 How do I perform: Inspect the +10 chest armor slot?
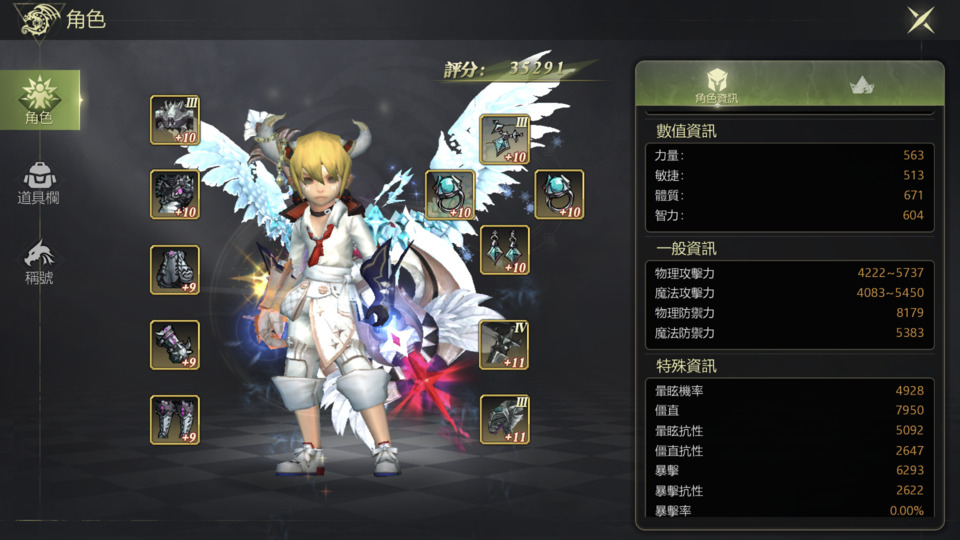175,194
